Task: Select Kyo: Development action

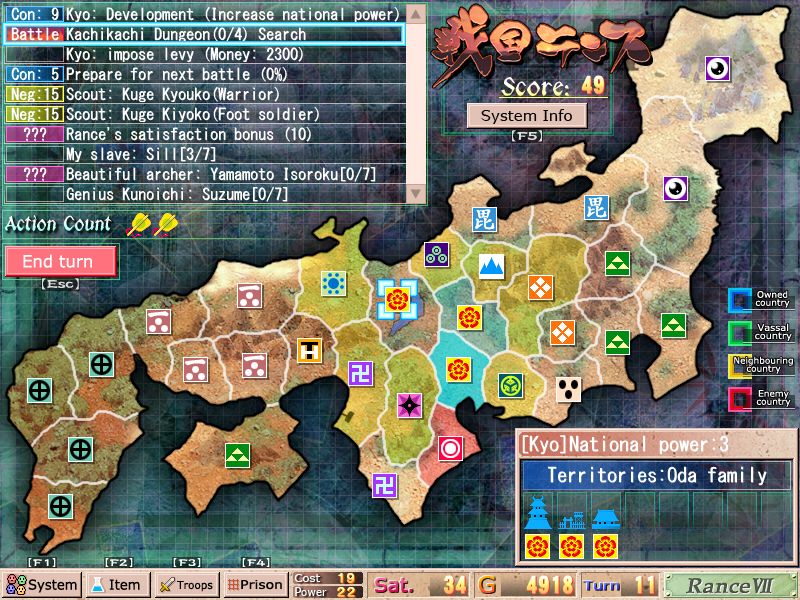Action: click(x=232, y=15)
